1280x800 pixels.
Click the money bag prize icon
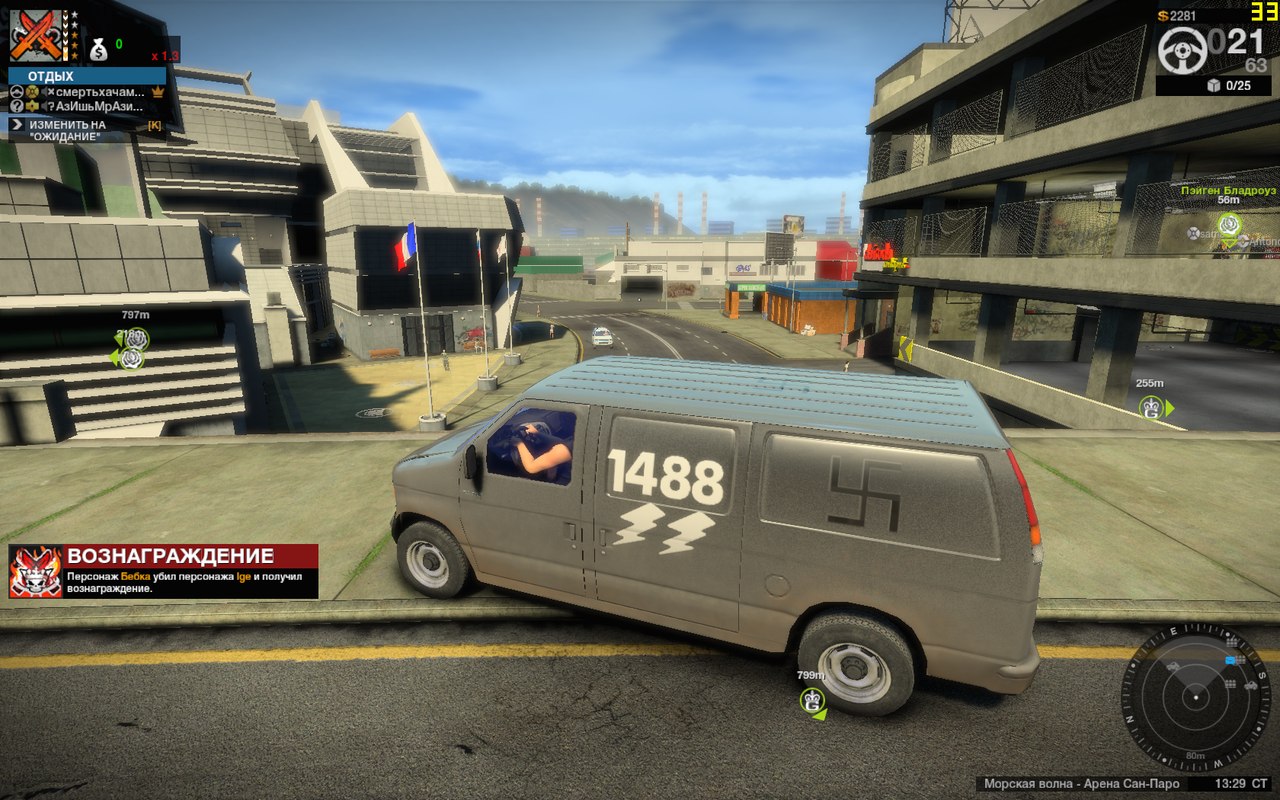(x=99, y=48)
